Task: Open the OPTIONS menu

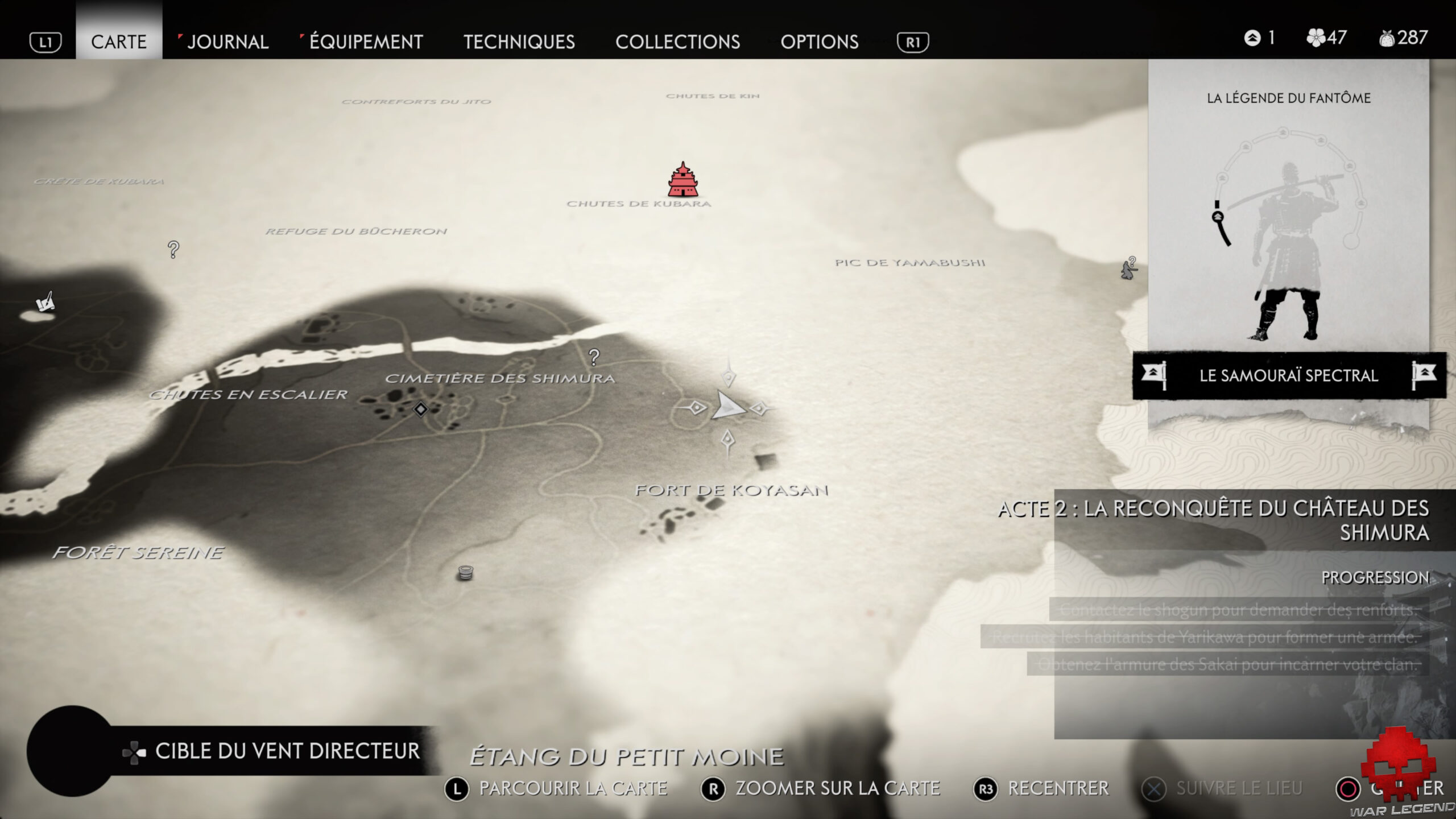Action: click(x=820, y=42)
